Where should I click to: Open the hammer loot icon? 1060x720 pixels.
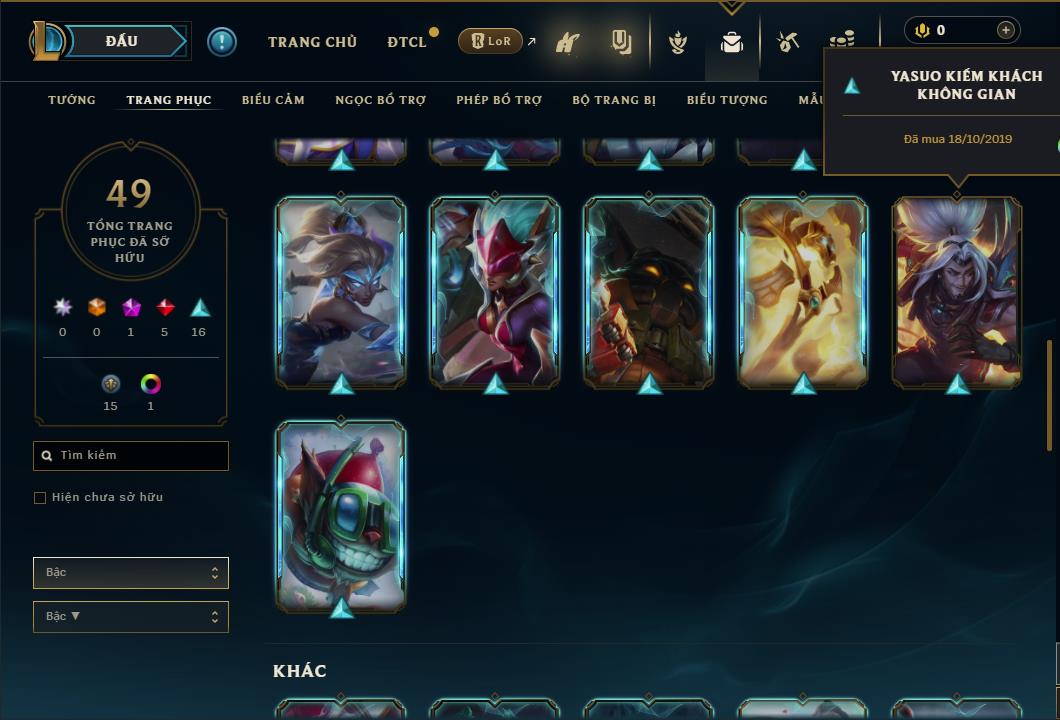[789, 42]
